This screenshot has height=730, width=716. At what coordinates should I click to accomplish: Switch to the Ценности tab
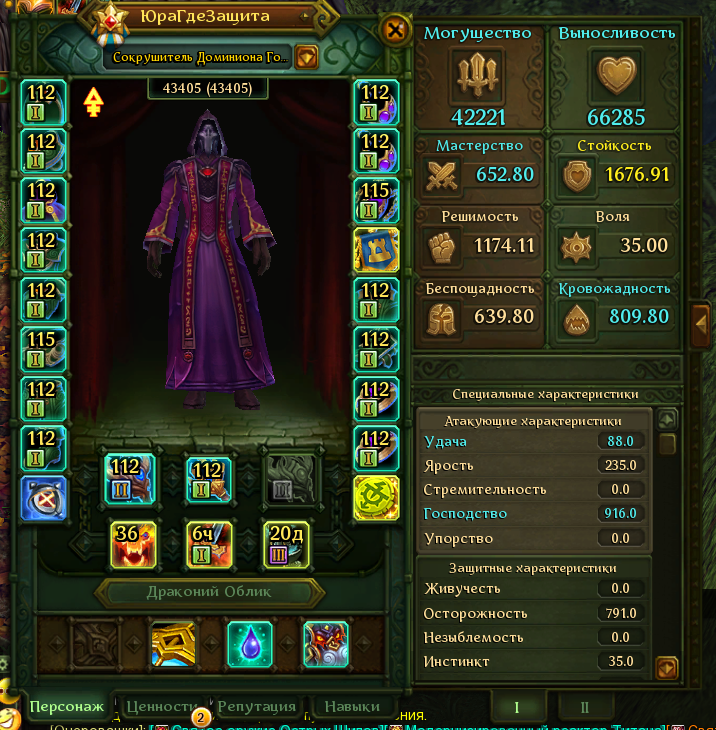(x=161, y=706)
